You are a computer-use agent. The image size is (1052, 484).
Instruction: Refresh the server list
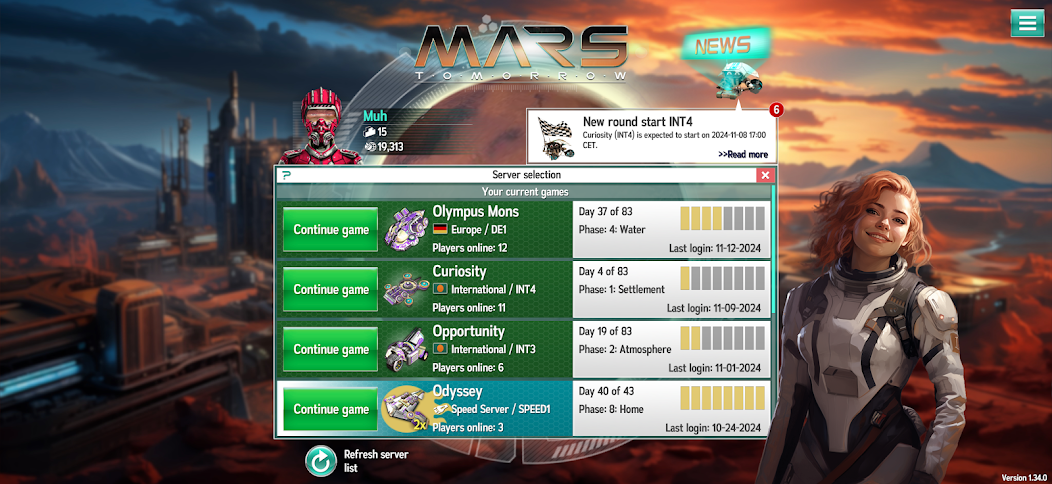click(321, 461)
